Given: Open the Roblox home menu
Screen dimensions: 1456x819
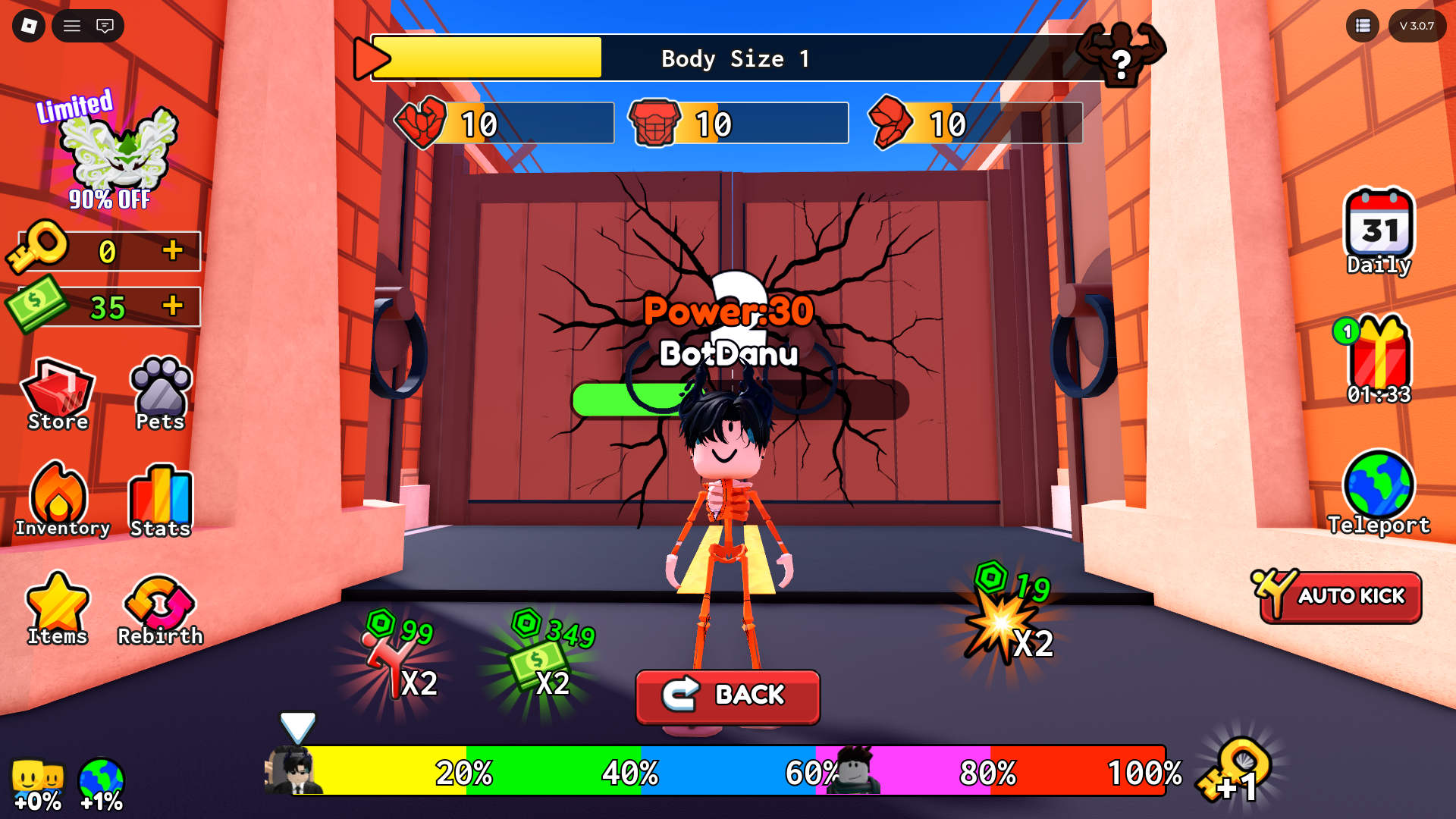Looking at the screenshot, I should [27, 26].
